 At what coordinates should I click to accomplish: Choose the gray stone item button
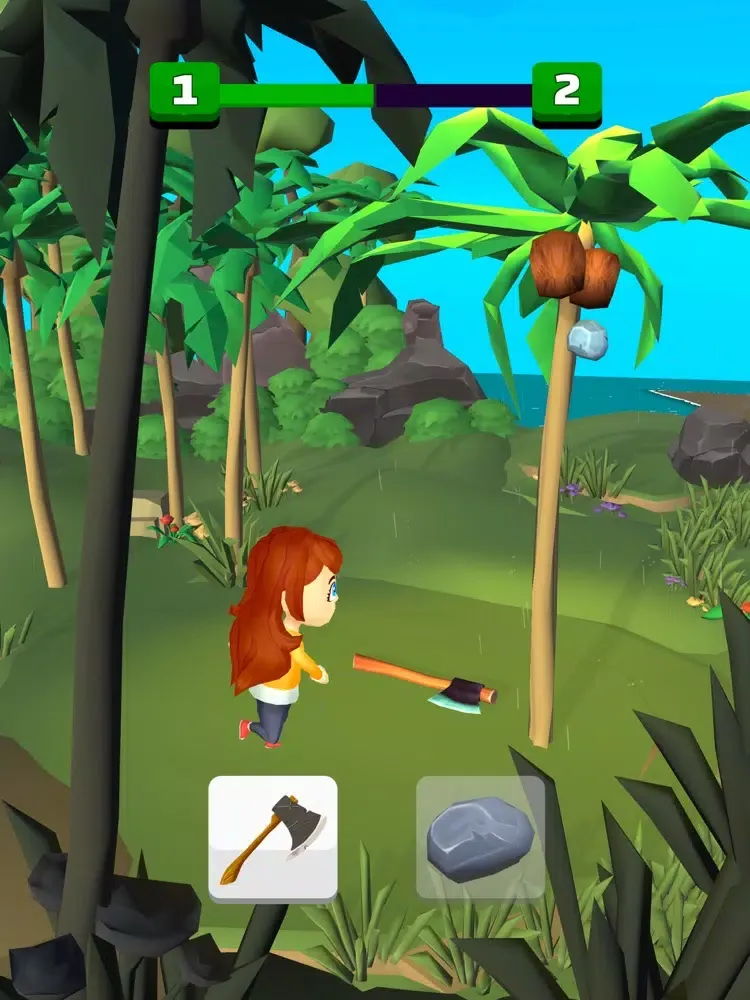(x=480, y=837)
